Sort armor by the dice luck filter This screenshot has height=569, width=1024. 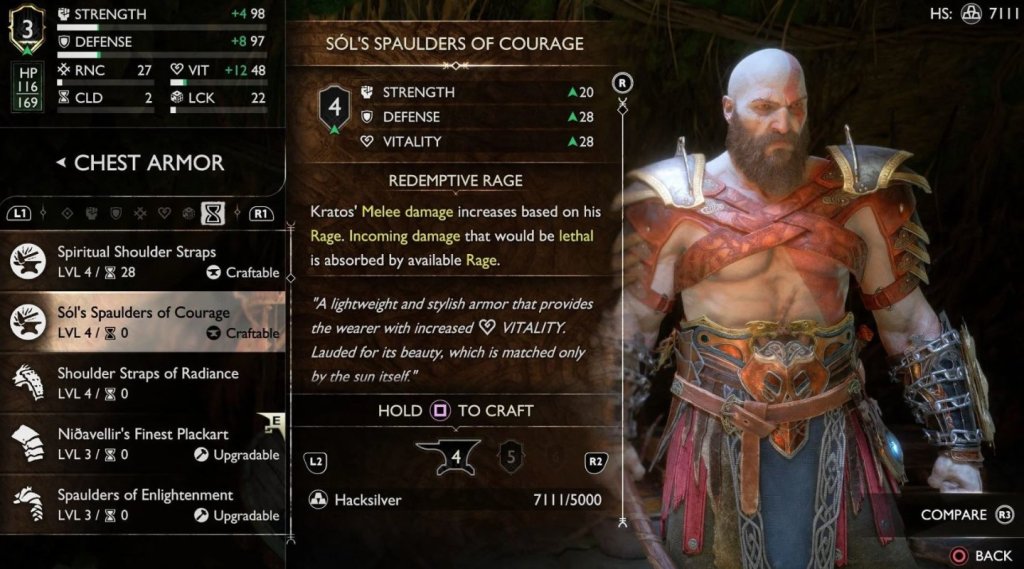pos(189,212)
